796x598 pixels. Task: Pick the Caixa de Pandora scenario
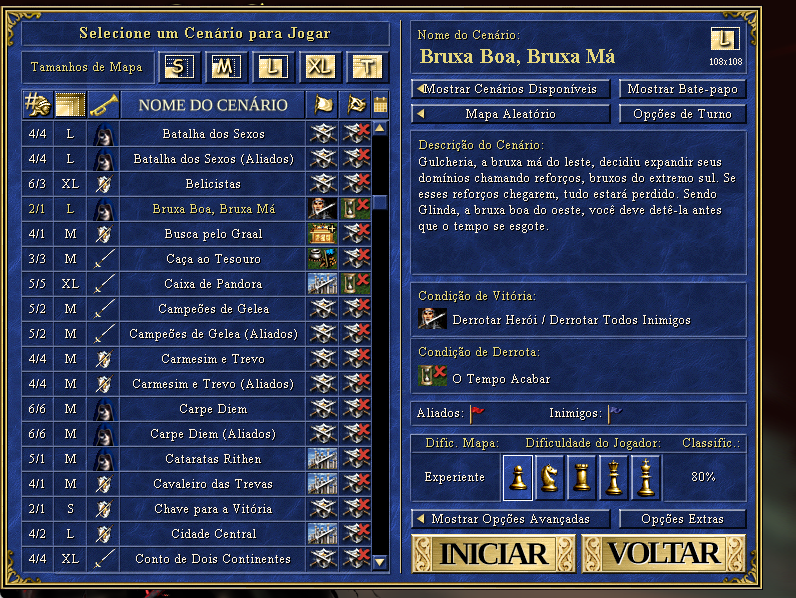[x=213, y=284]
